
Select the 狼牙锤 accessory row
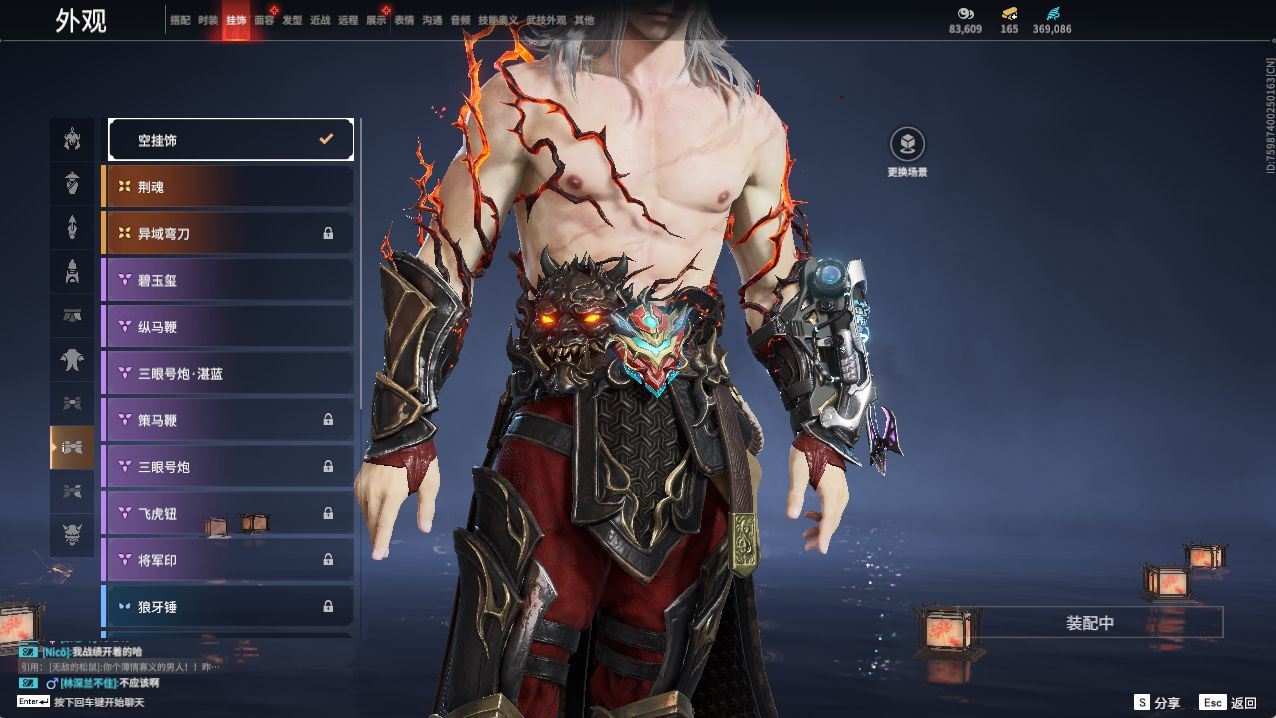[x=230, y=606]
